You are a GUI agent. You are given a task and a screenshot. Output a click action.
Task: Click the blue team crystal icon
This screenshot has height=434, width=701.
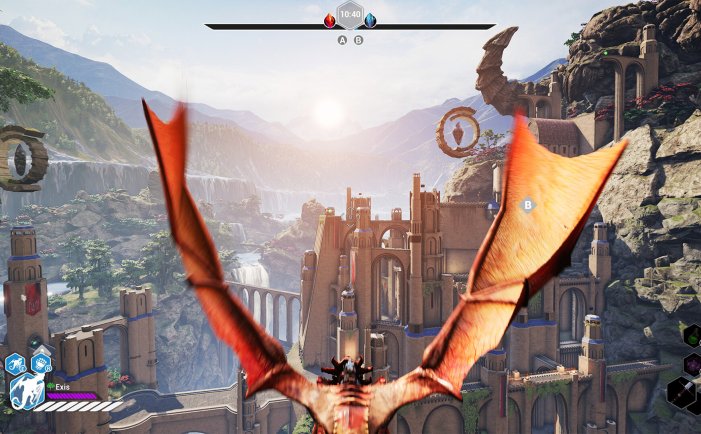pyautogui.click(x=370, y=20)
